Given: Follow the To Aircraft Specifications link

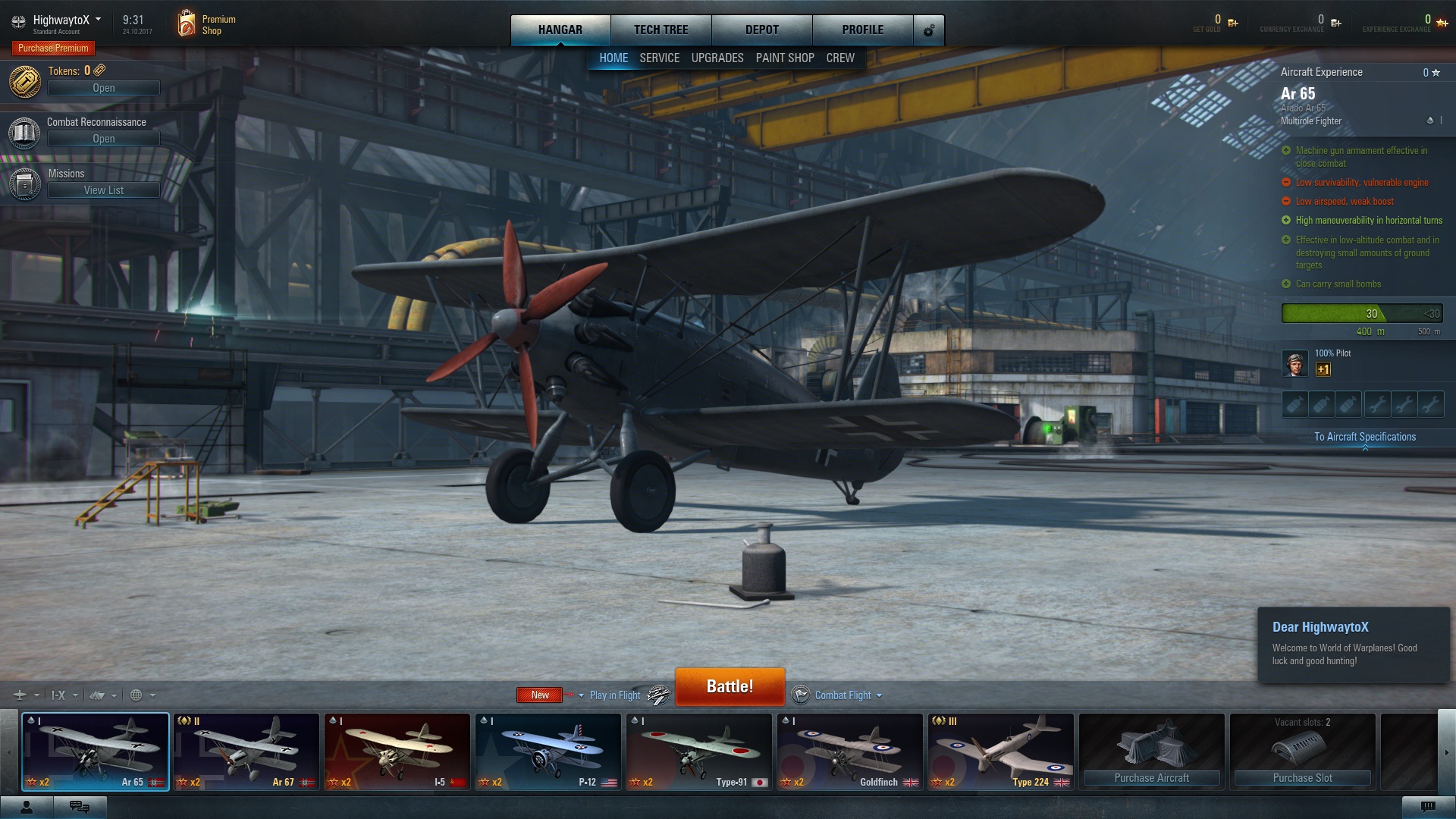Looking at the screenshot, I should click(x=1364, y=437).
